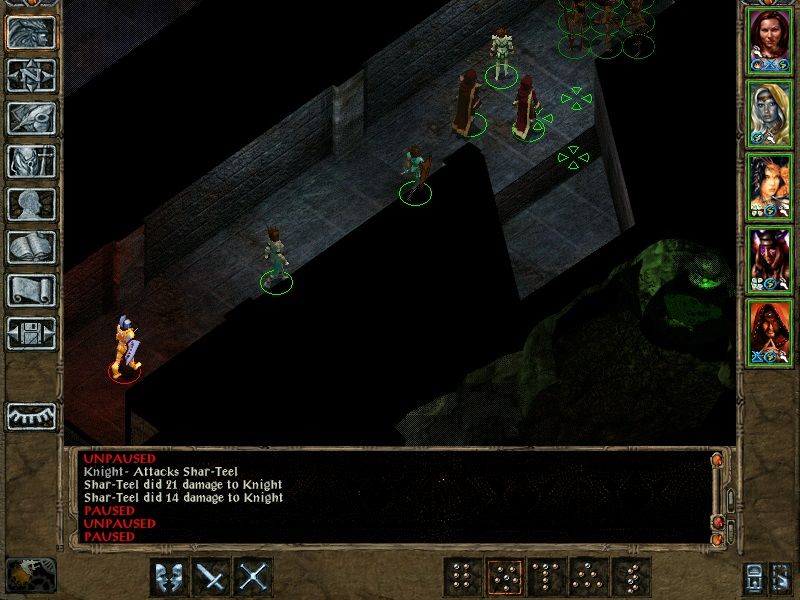This screenshot has height=600, width=800.
Task: Click the select-all button at bottom right
Action: pyautogui.click(x=779, y=577)
